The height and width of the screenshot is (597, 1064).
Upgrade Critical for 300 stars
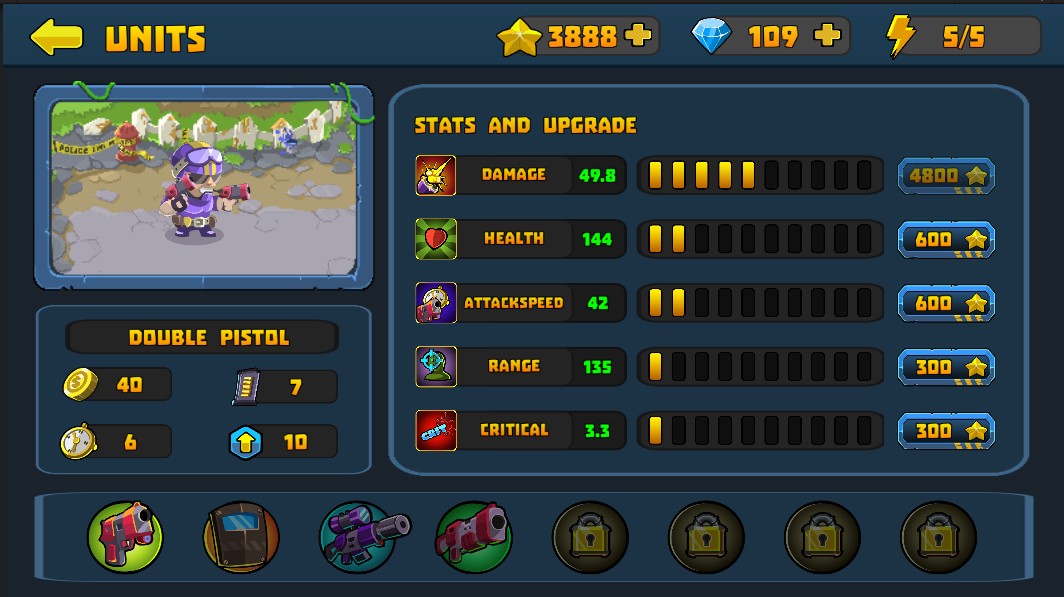pyautogui.click(x=946, y=431)
